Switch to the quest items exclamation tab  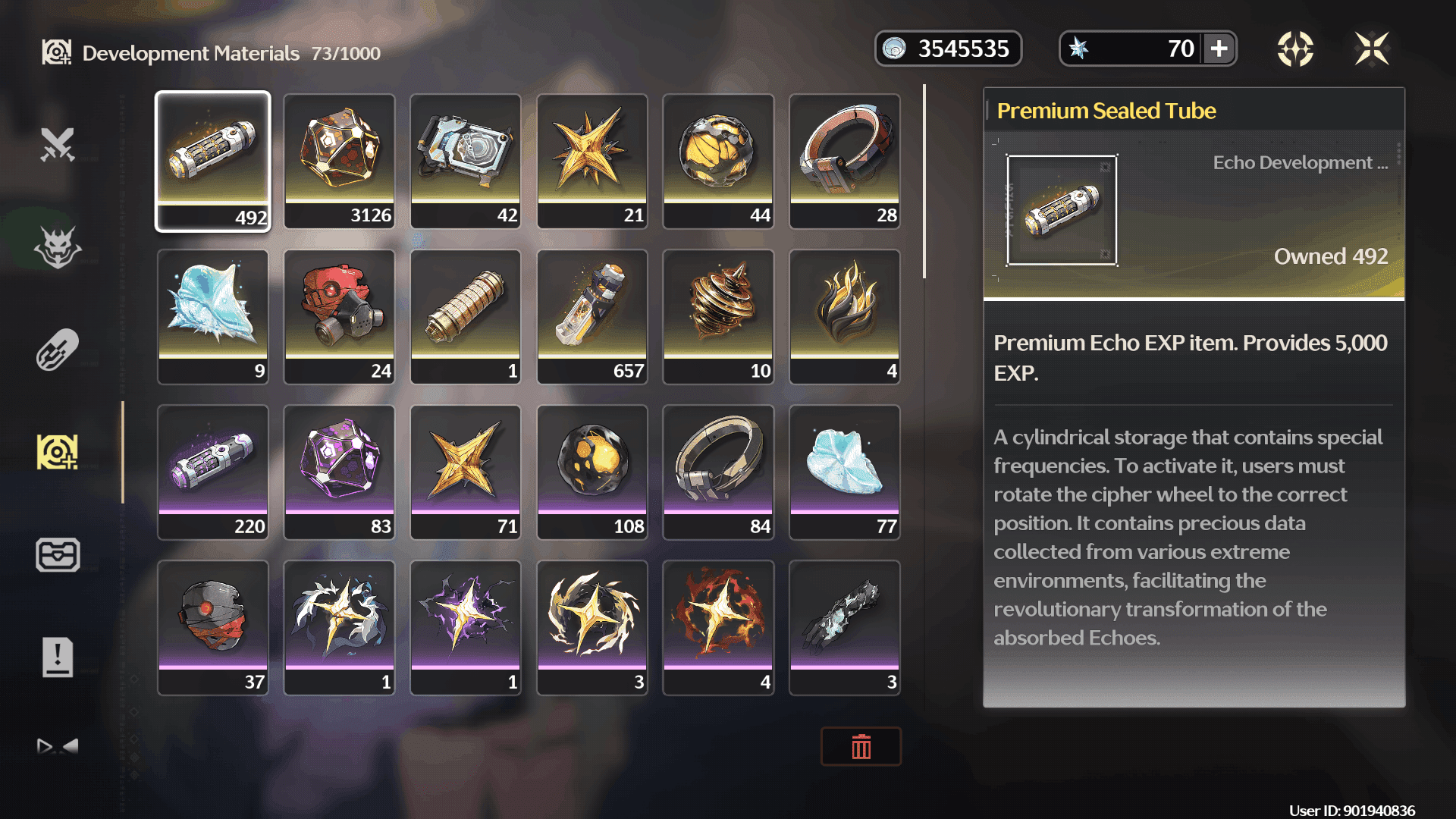pos(58,657)
